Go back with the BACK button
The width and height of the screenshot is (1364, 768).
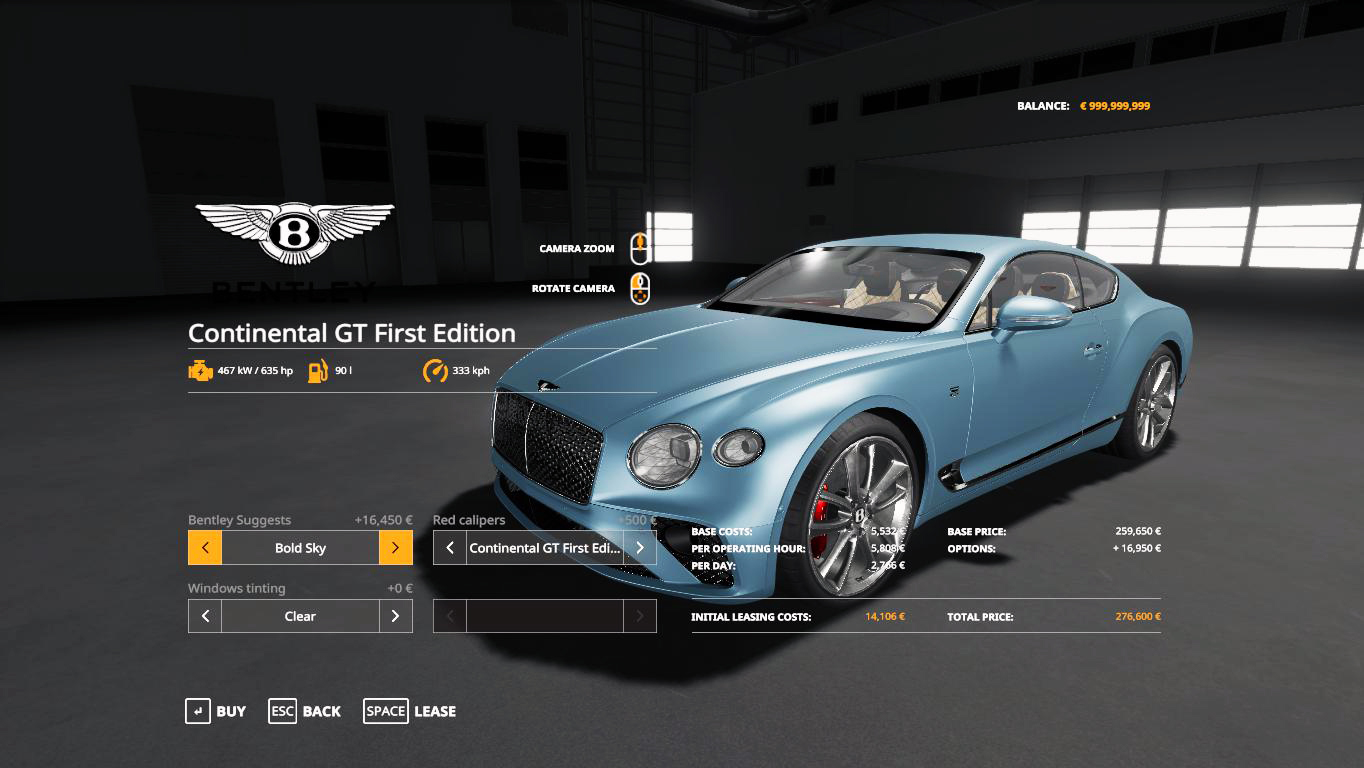click(x=305, y=711)
